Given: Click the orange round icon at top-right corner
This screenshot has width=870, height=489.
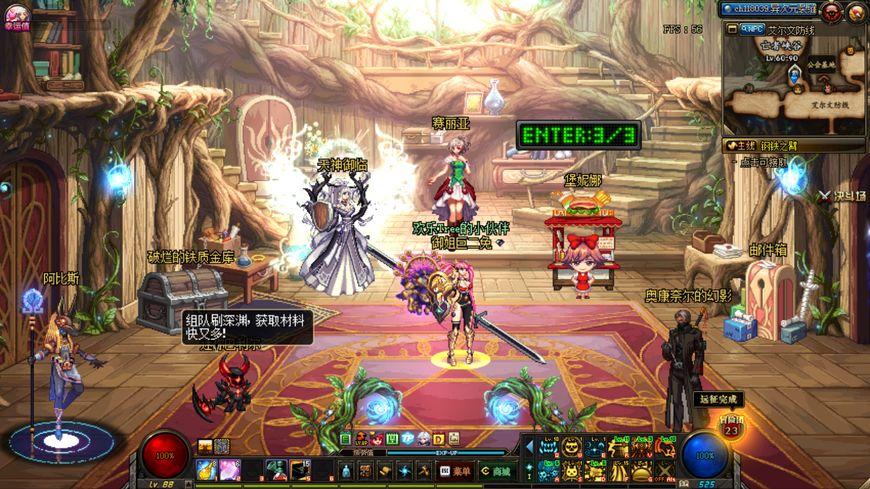Looking at the screenshot, I should 856,12.
